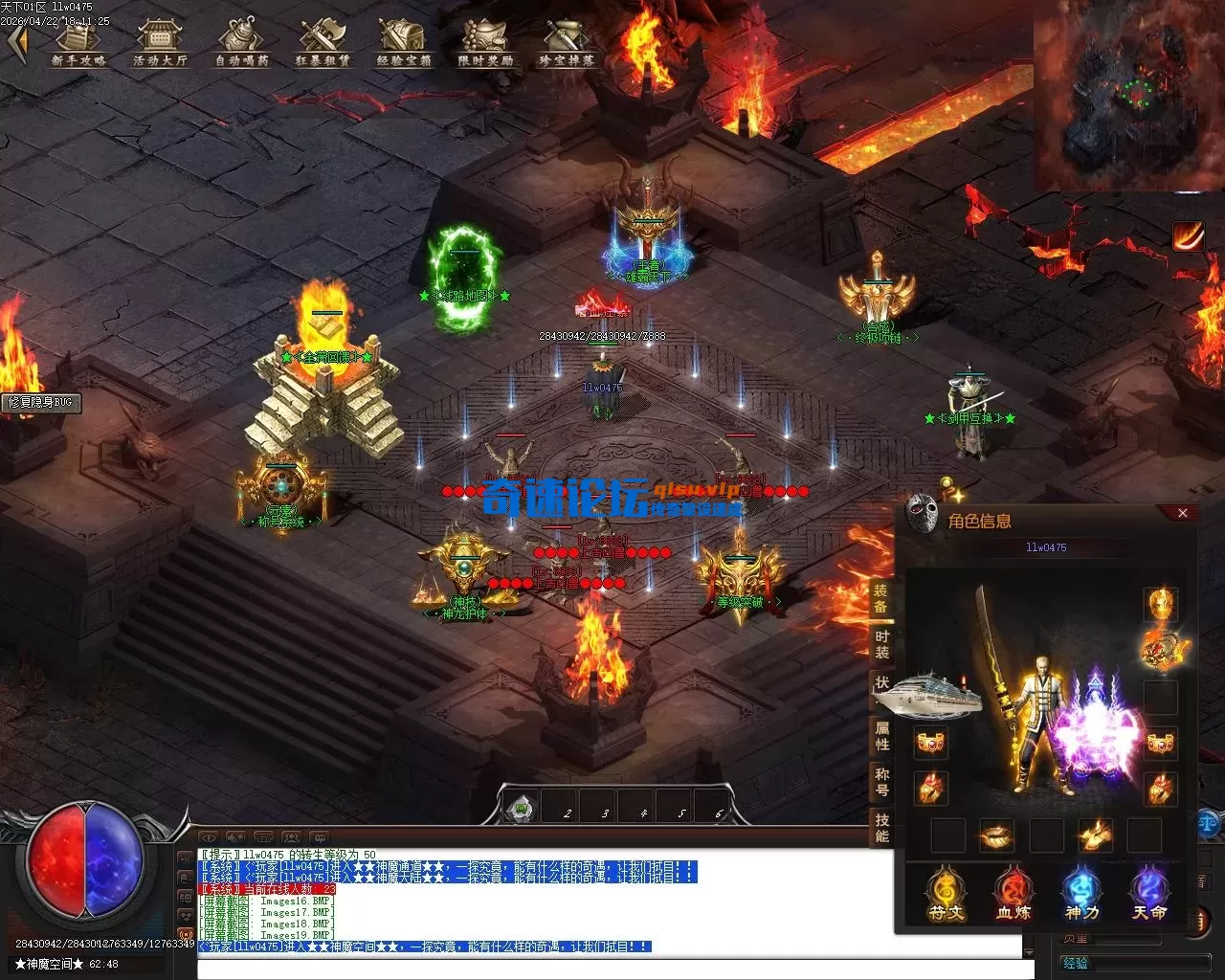Viewport: 1225px width, 980px height.
Task: Open the 限时奖励 timed rewards
Action: (485, 42)
